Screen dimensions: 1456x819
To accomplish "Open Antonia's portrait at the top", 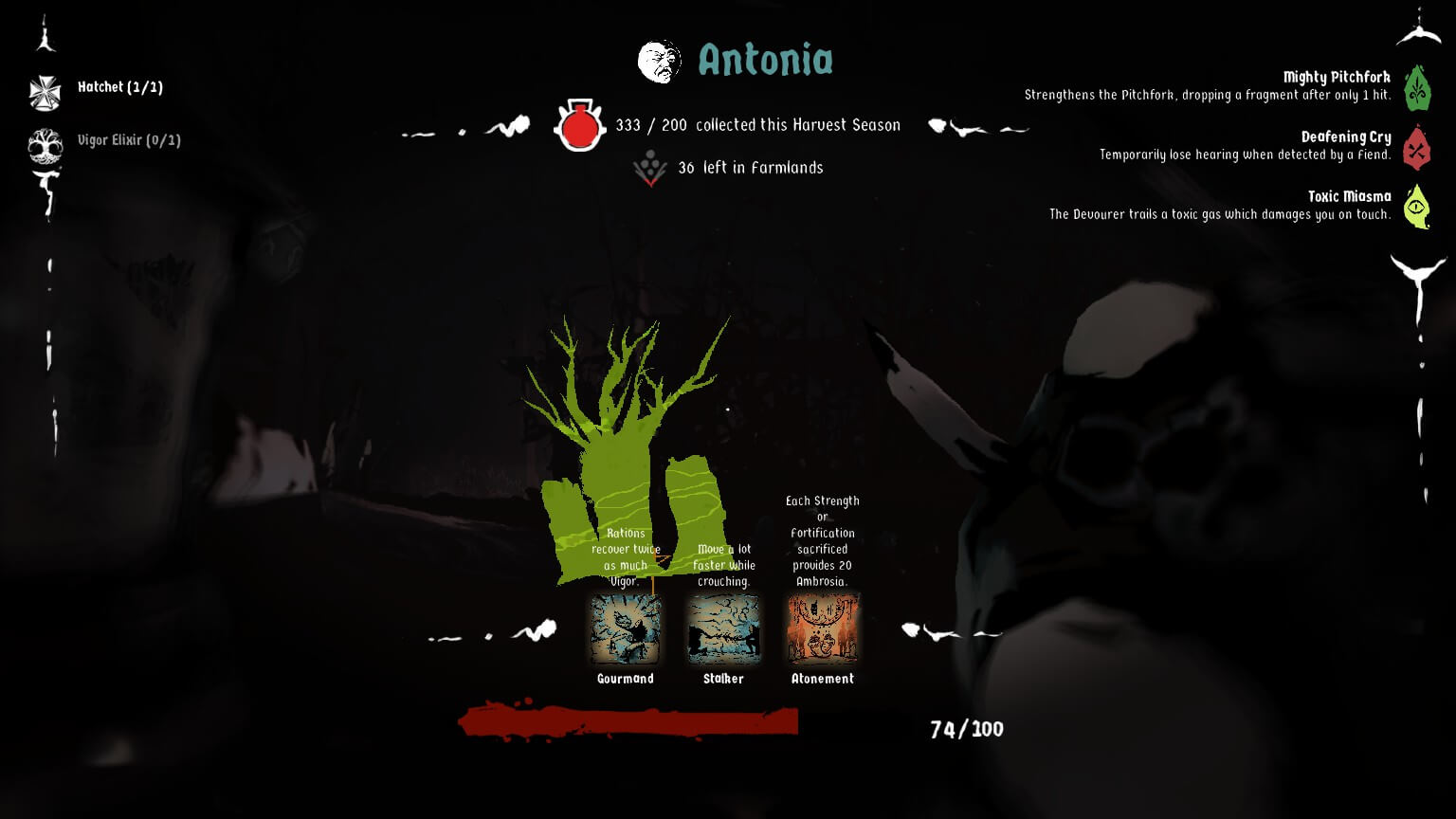I will (x=660, y=59).
